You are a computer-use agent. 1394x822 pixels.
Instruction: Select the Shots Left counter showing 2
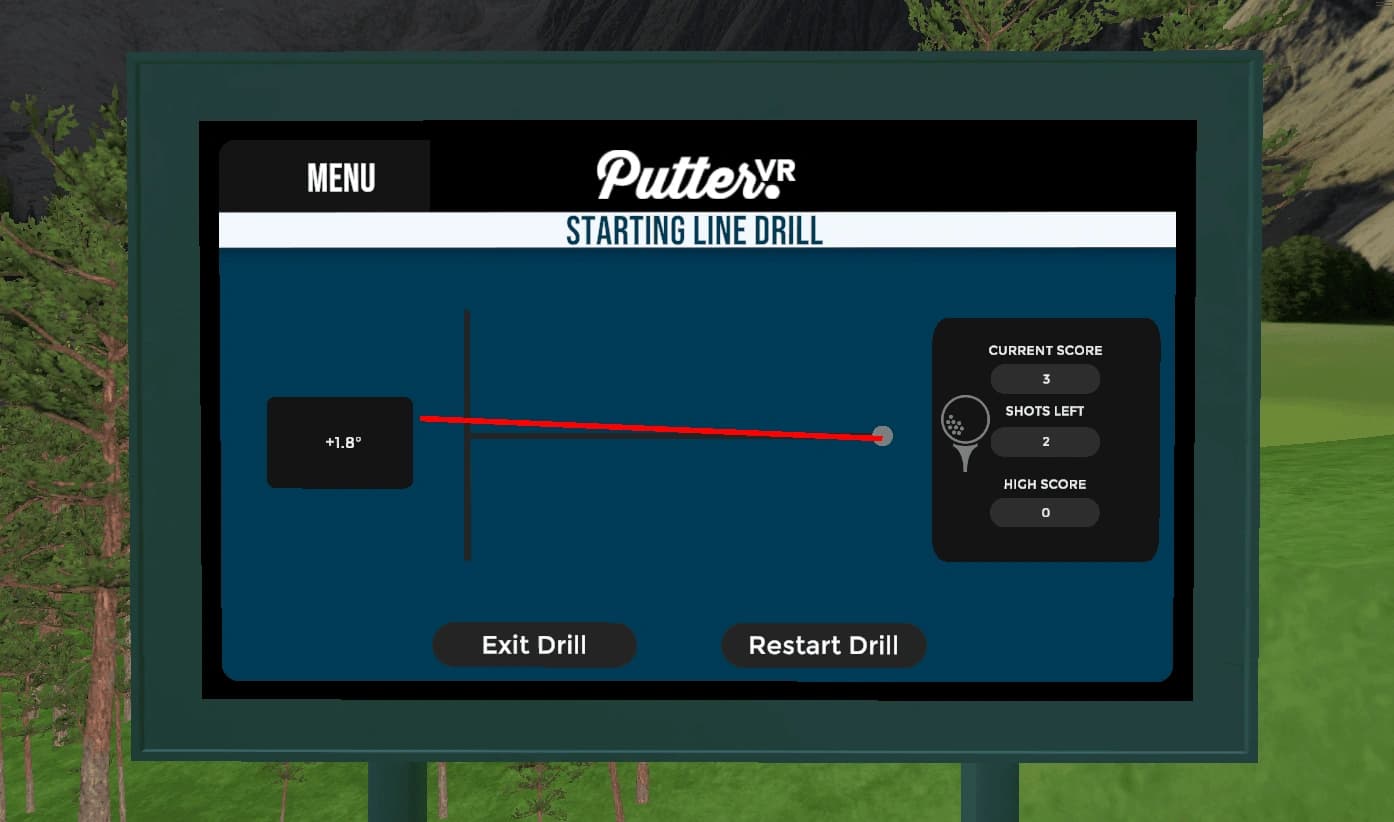1044,441
